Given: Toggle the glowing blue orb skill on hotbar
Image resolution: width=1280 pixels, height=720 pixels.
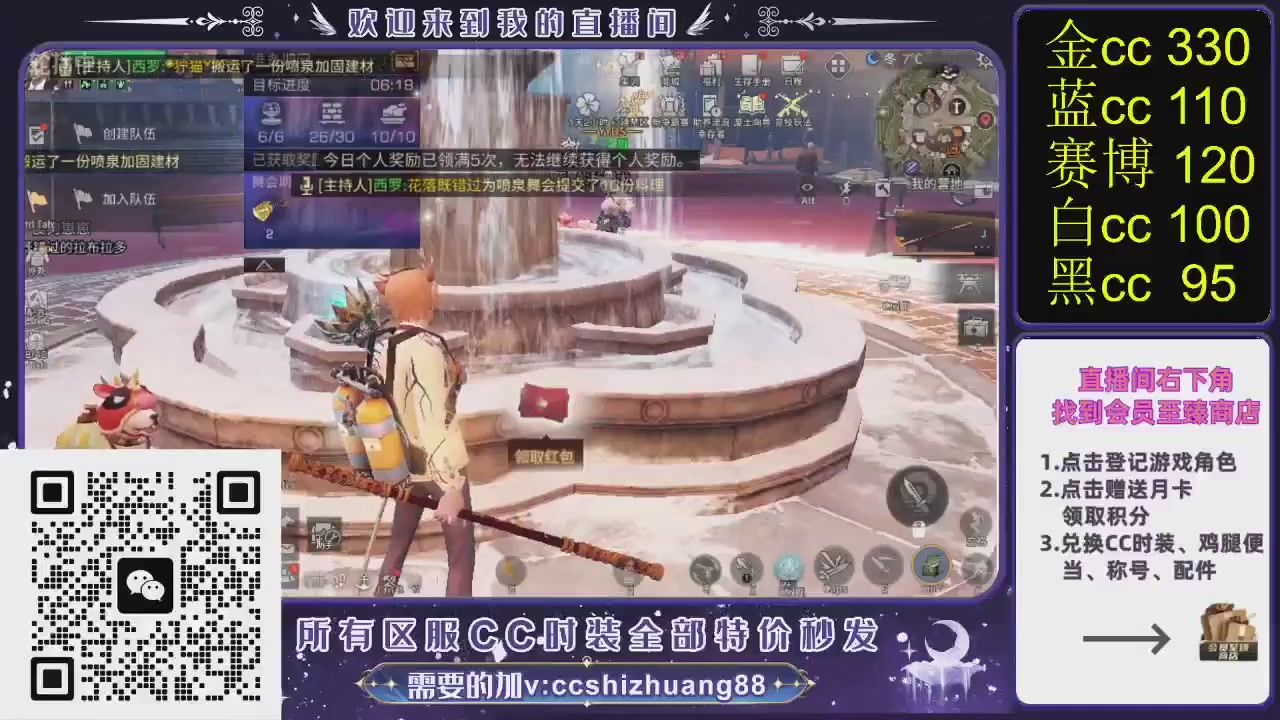Looking at the screenshot, I should pos(787,567).
